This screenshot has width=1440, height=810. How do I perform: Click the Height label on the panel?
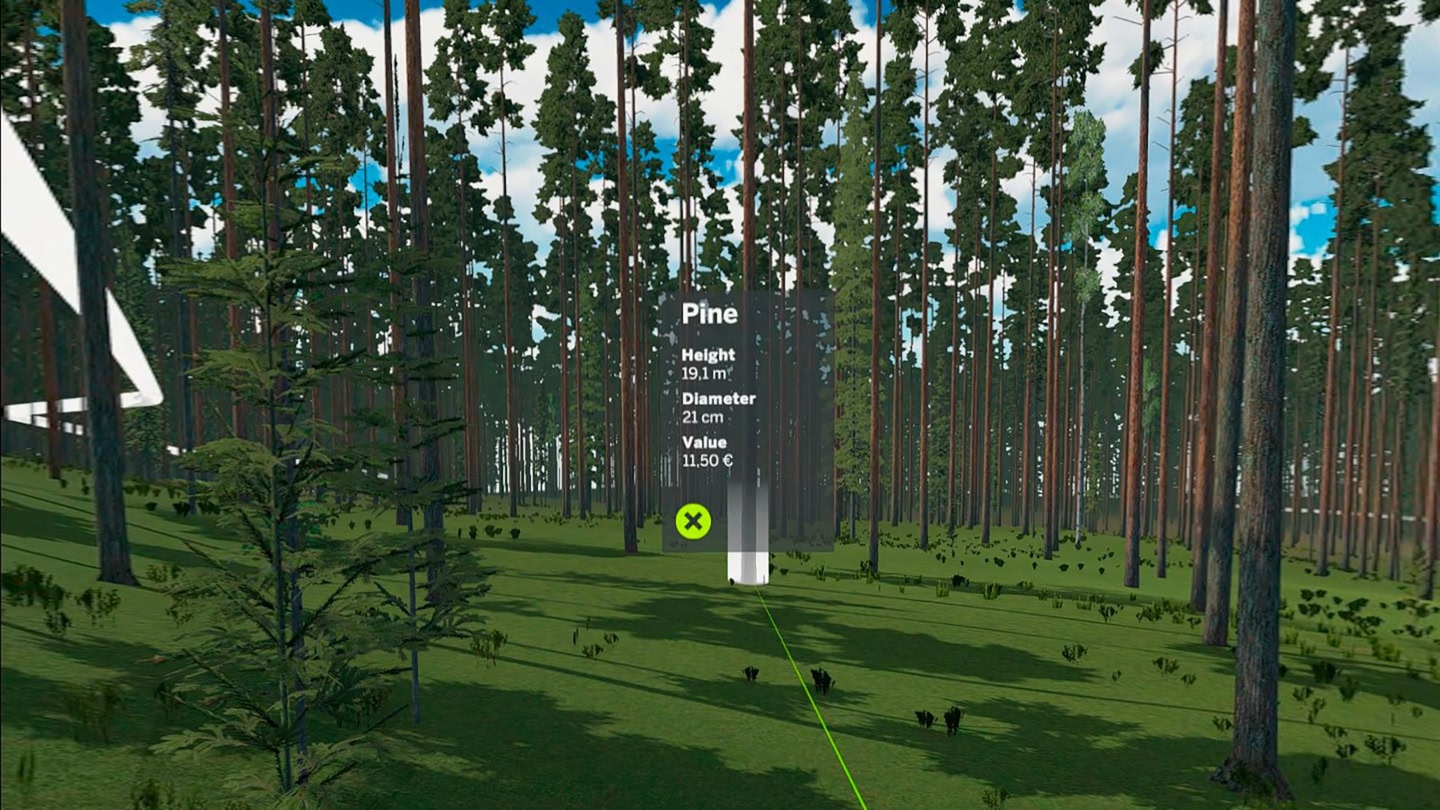coord(707,354)
